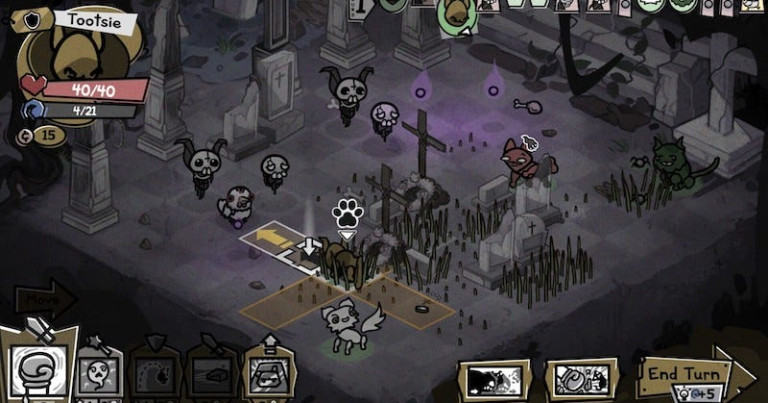Select the dark creature item card
The width and height of the screenshot is (768, 403).
point(493,380)
